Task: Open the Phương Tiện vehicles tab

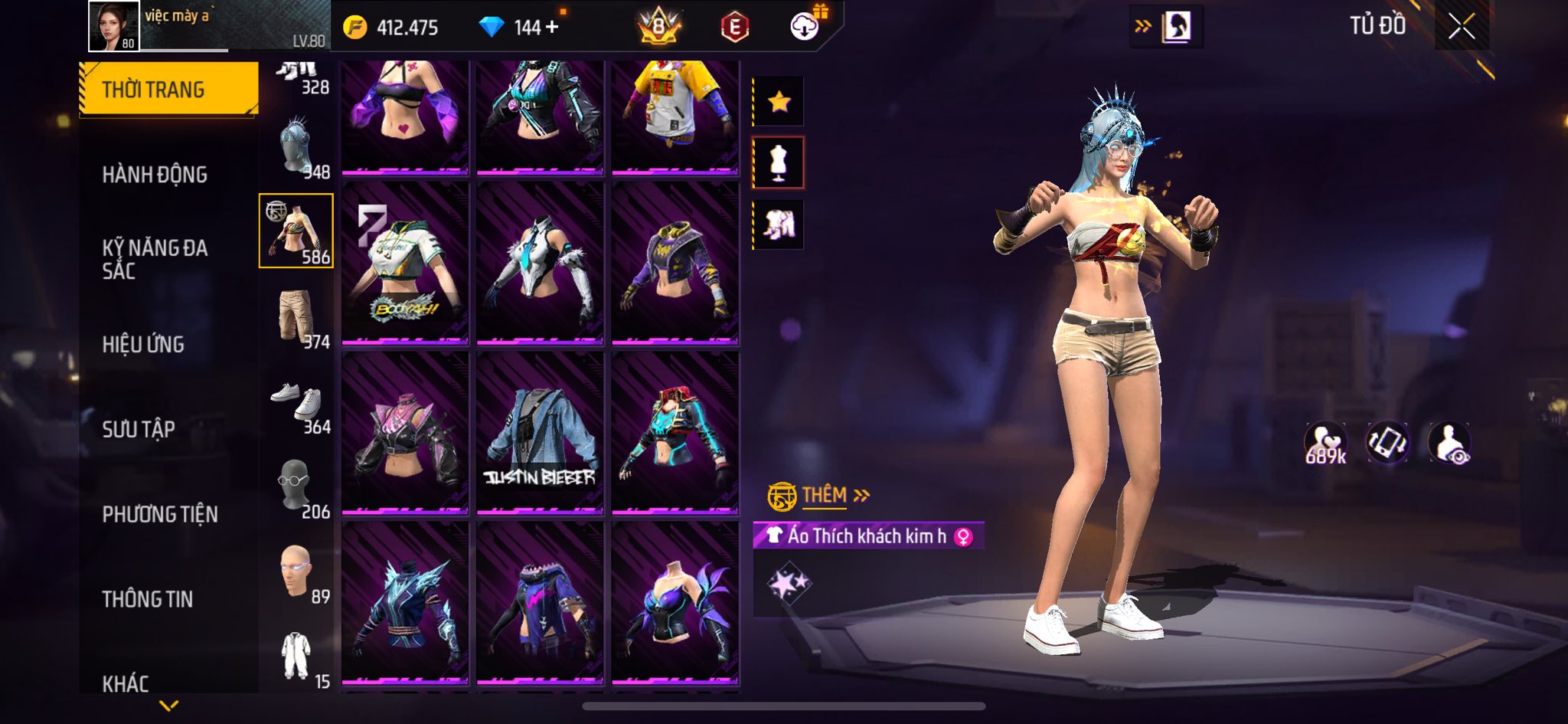Action: click(160, 514)
